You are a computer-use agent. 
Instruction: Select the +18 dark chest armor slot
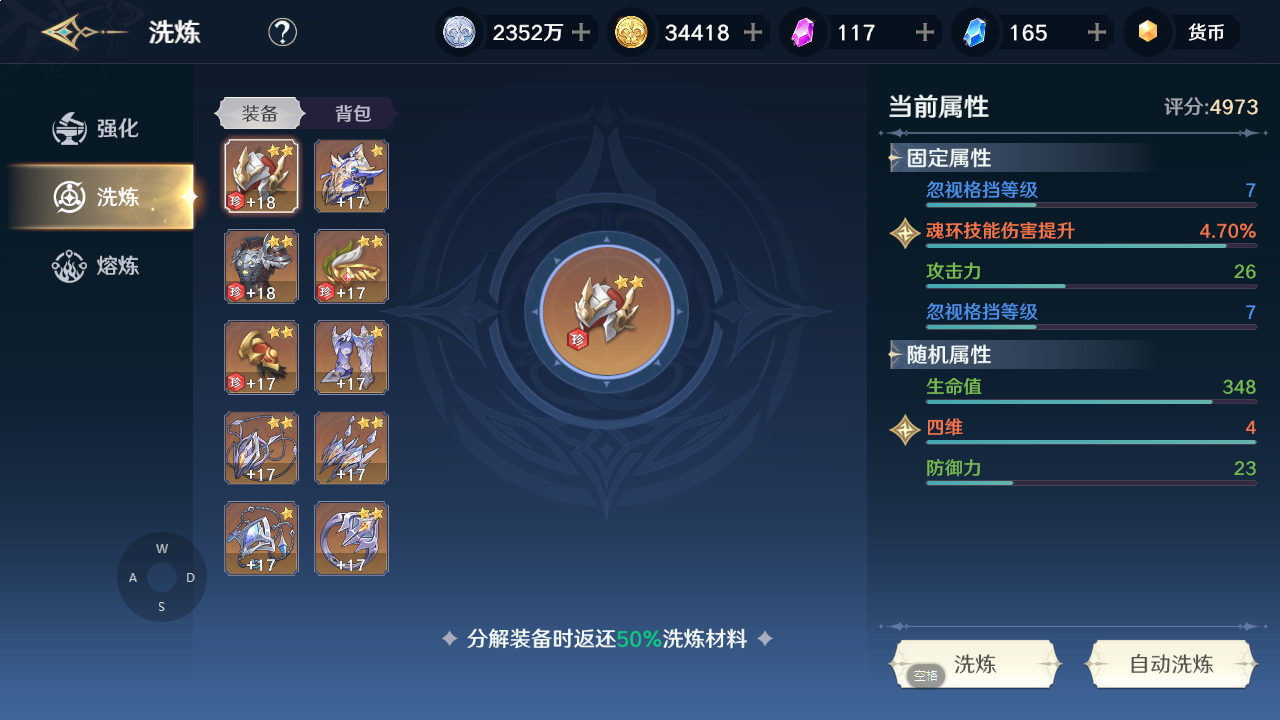pos(261,266)
